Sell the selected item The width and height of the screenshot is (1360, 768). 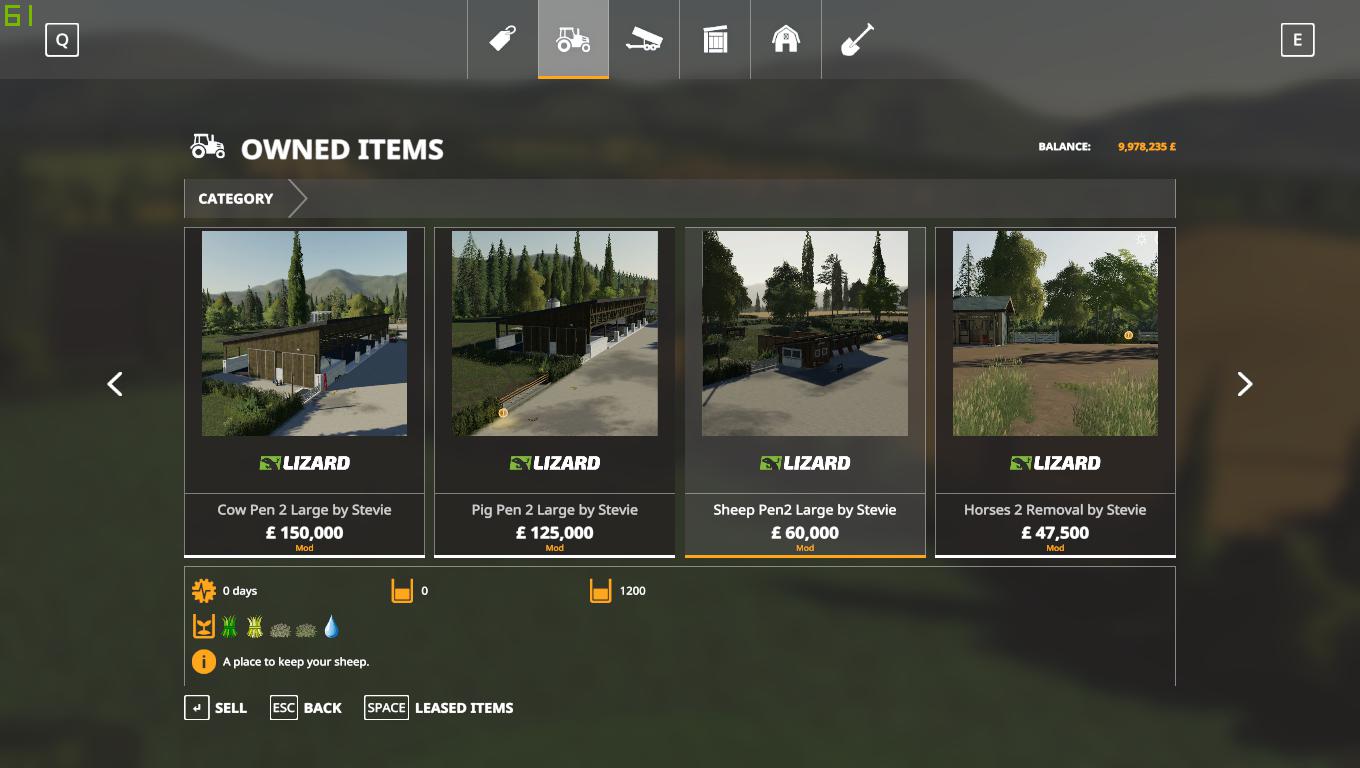[216, 708]
